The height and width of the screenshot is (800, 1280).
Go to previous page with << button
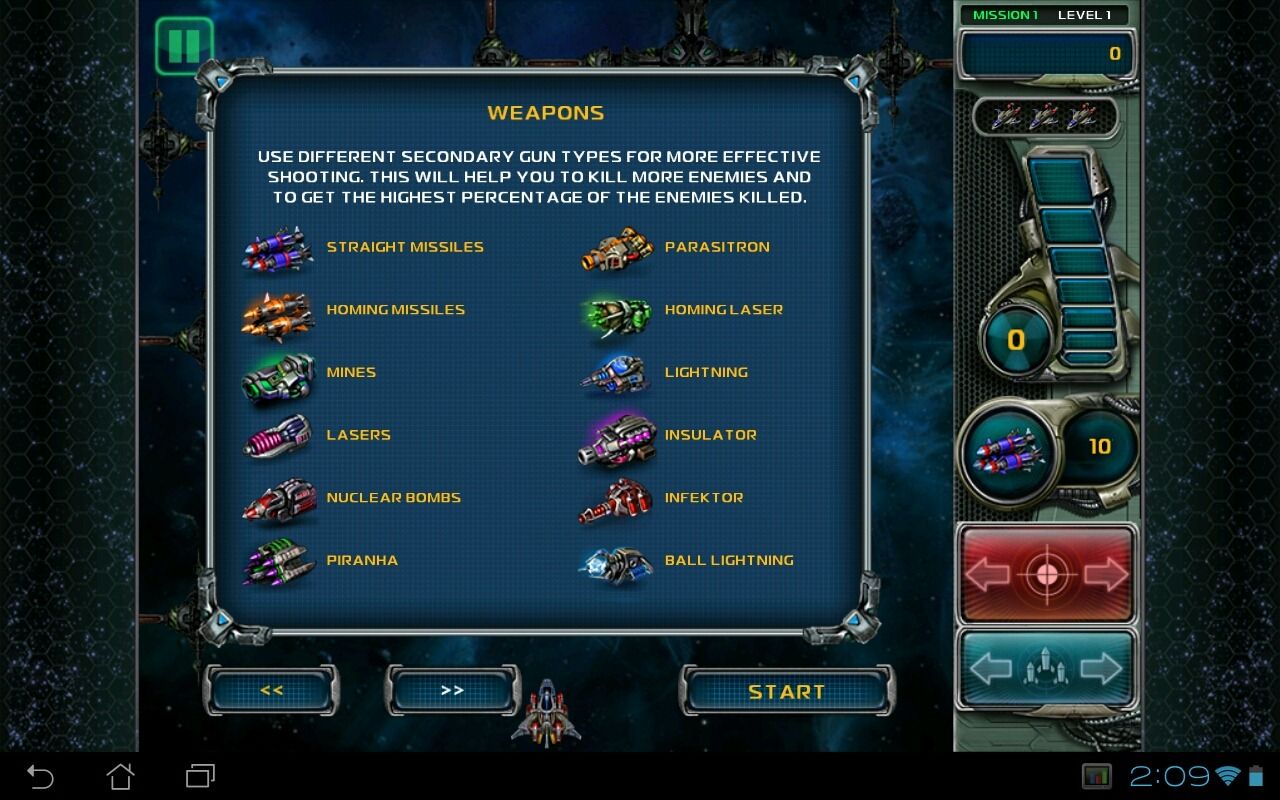270,690
